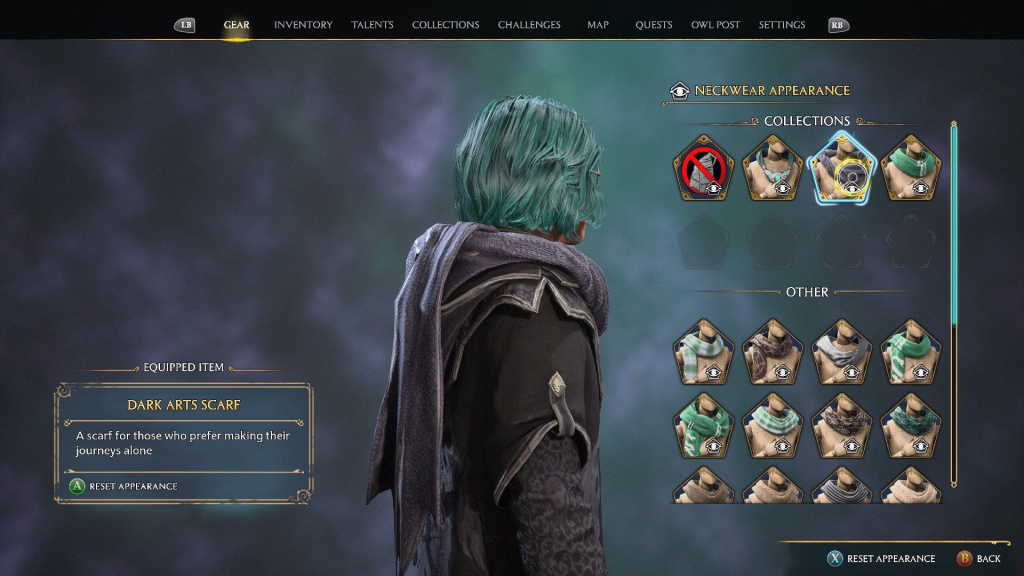View the Quests tab

click(x=654, y=25)
